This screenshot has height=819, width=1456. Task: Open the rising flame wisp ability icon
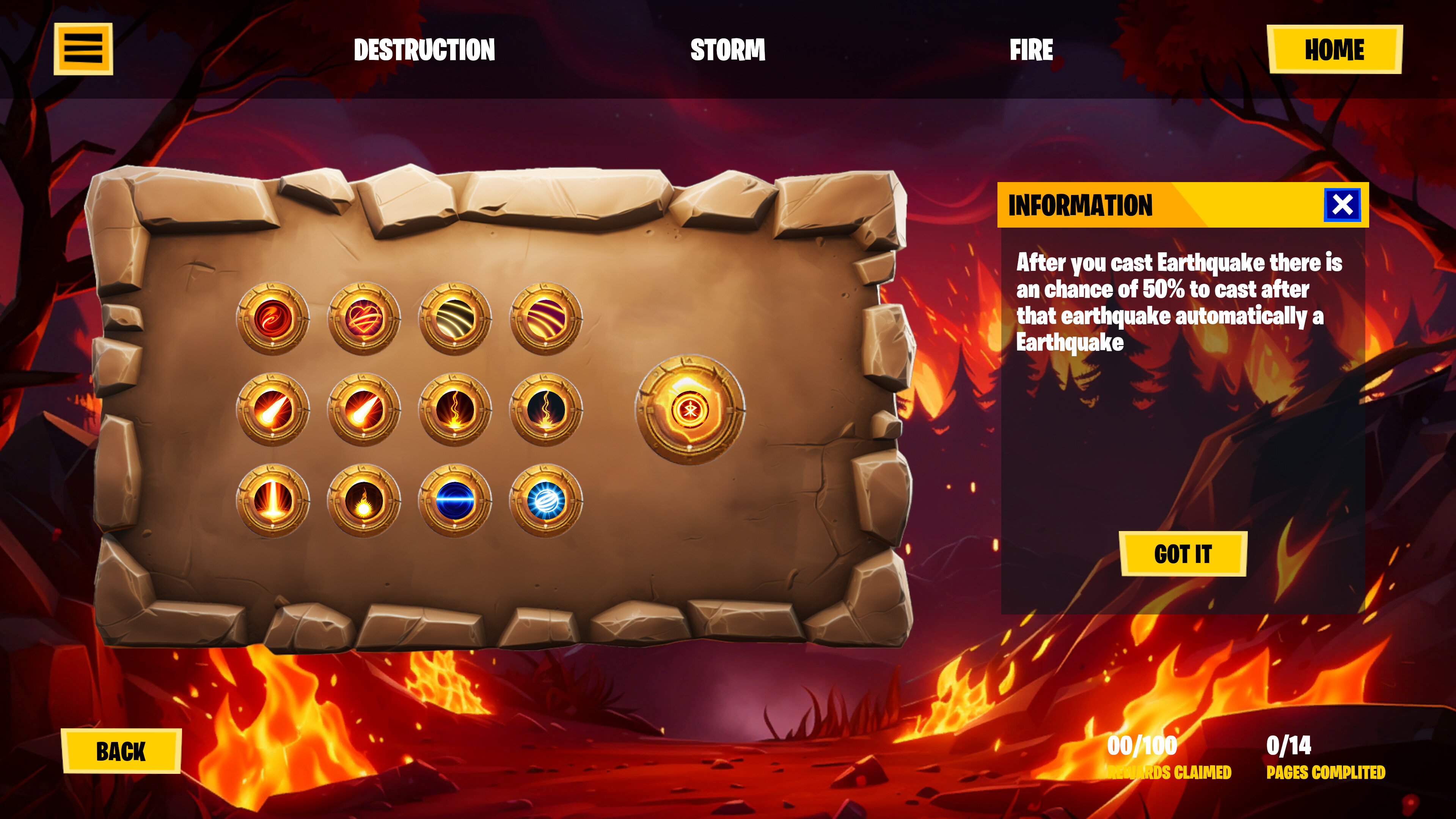[x=455, y=410]
